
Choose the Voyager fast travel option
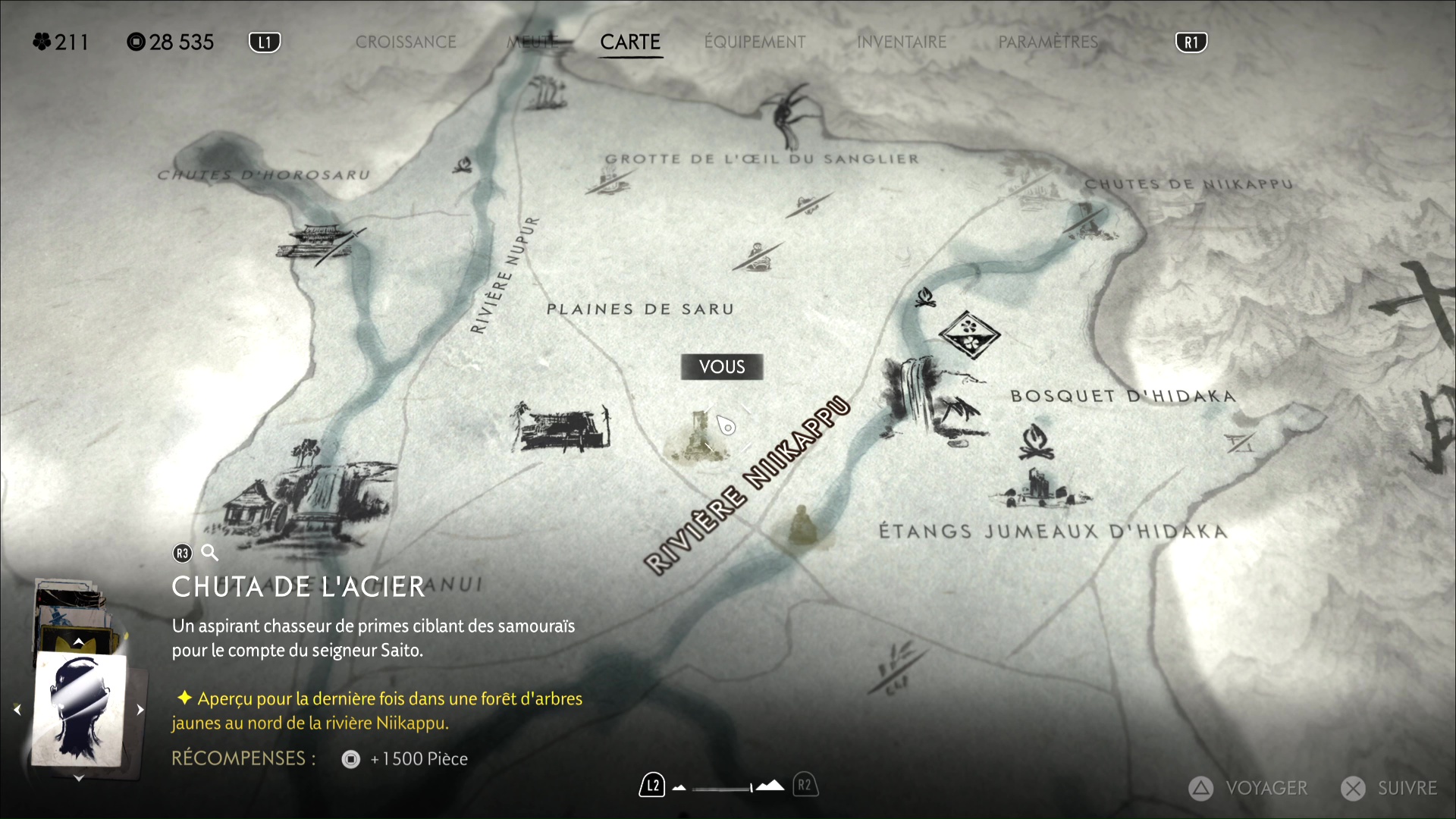[1249, 789]
